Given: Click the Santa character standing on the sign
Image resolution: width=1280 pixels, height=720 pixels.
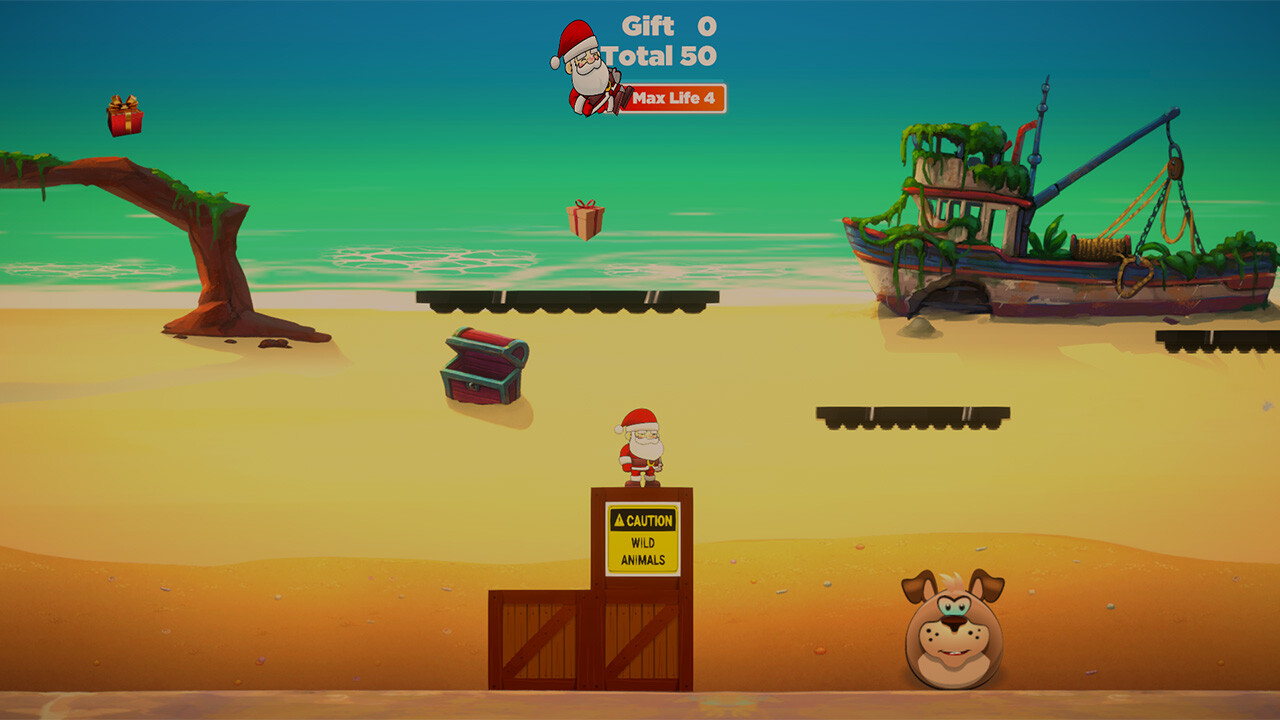Looking at the screenshot, I should [641, 445].
